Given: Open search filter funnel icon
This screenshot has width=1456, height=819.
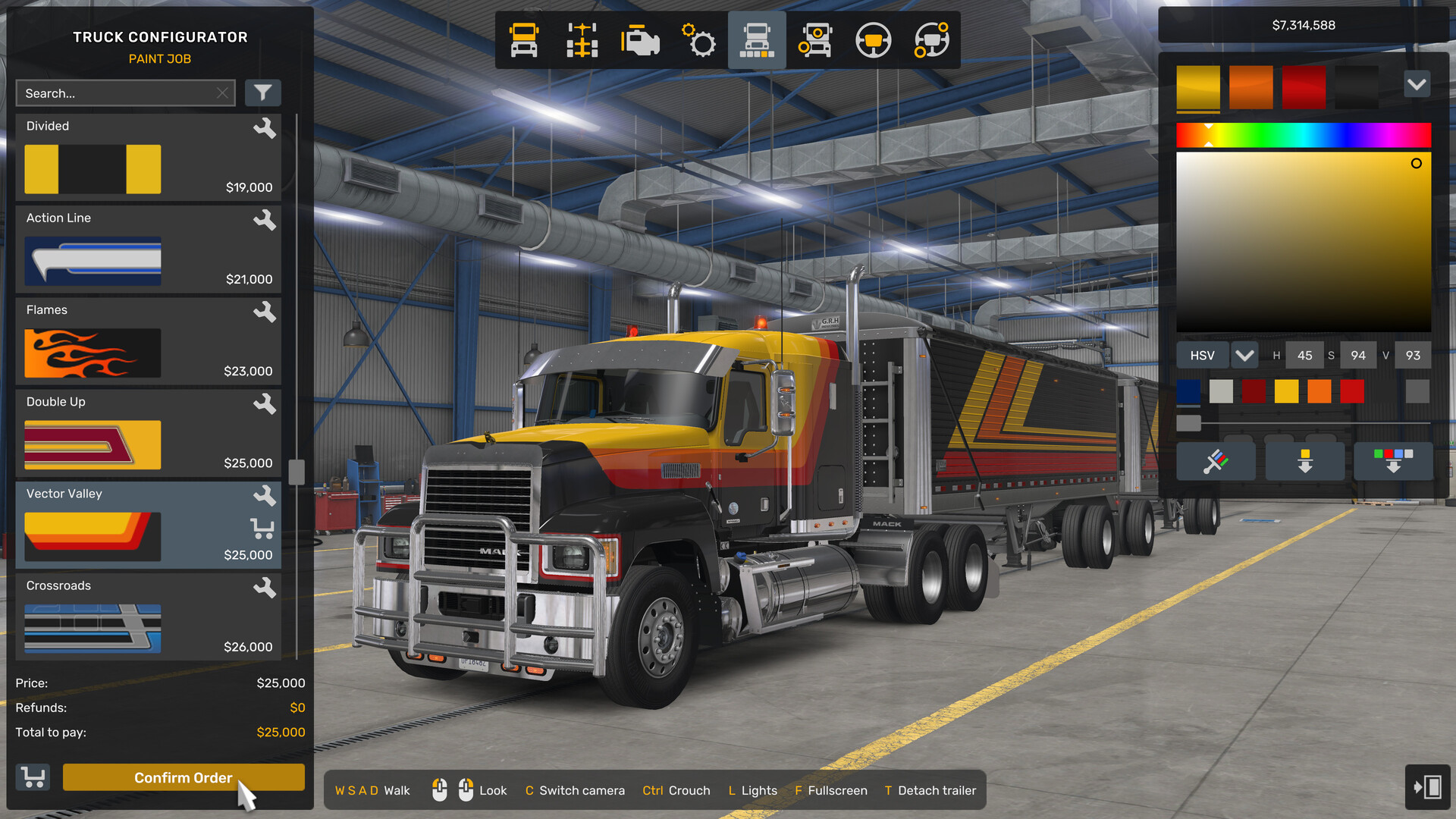Looking at the screenshot, I should coord(263,93).
